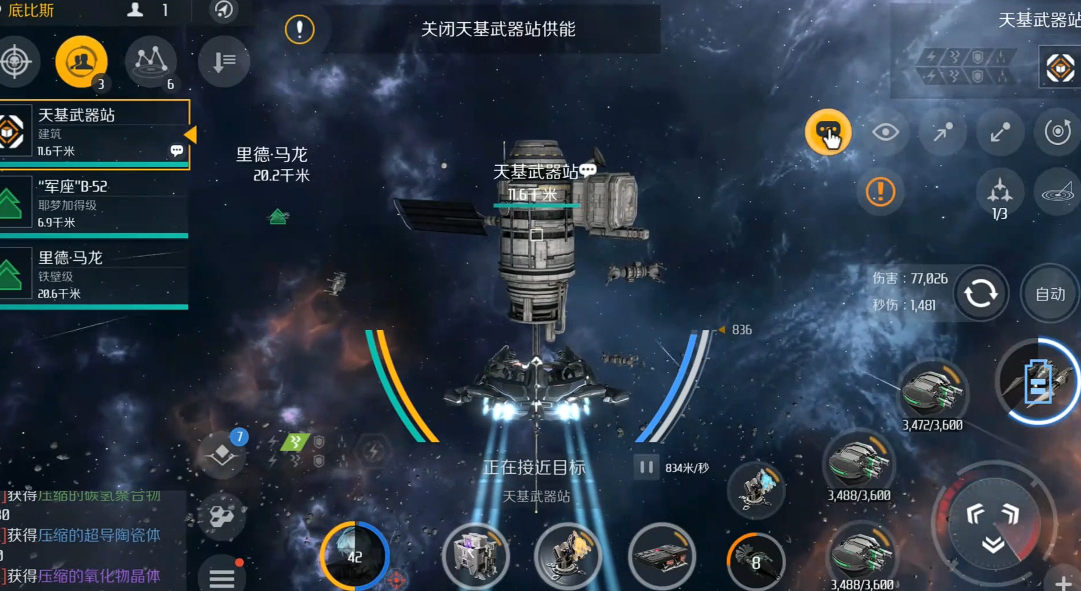Open the fleet members tab showing 3
Viewport: 1081px width, 591px height.
81,61
